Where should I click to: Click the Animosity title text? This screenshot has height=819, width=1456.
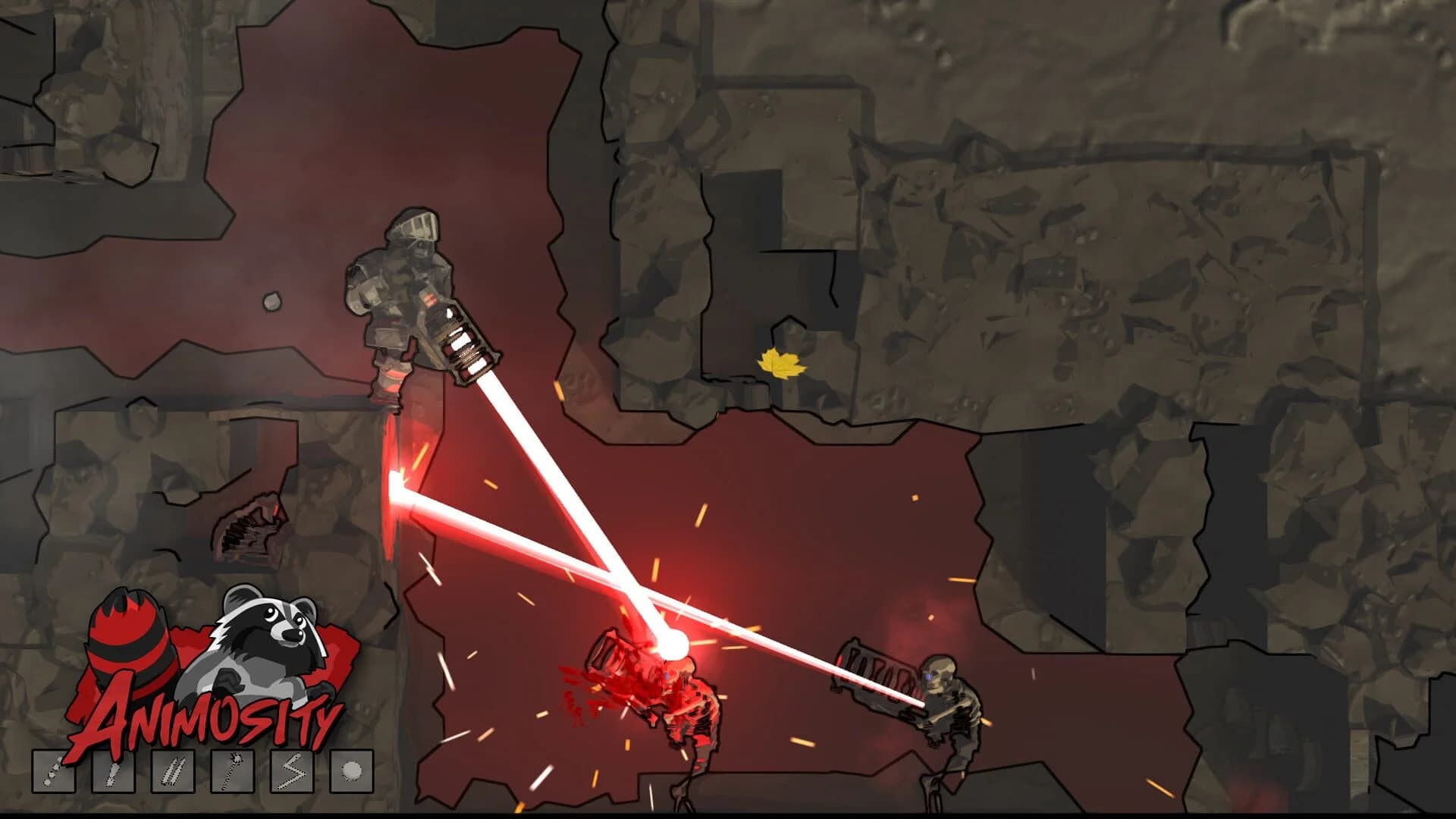(205, 719)
